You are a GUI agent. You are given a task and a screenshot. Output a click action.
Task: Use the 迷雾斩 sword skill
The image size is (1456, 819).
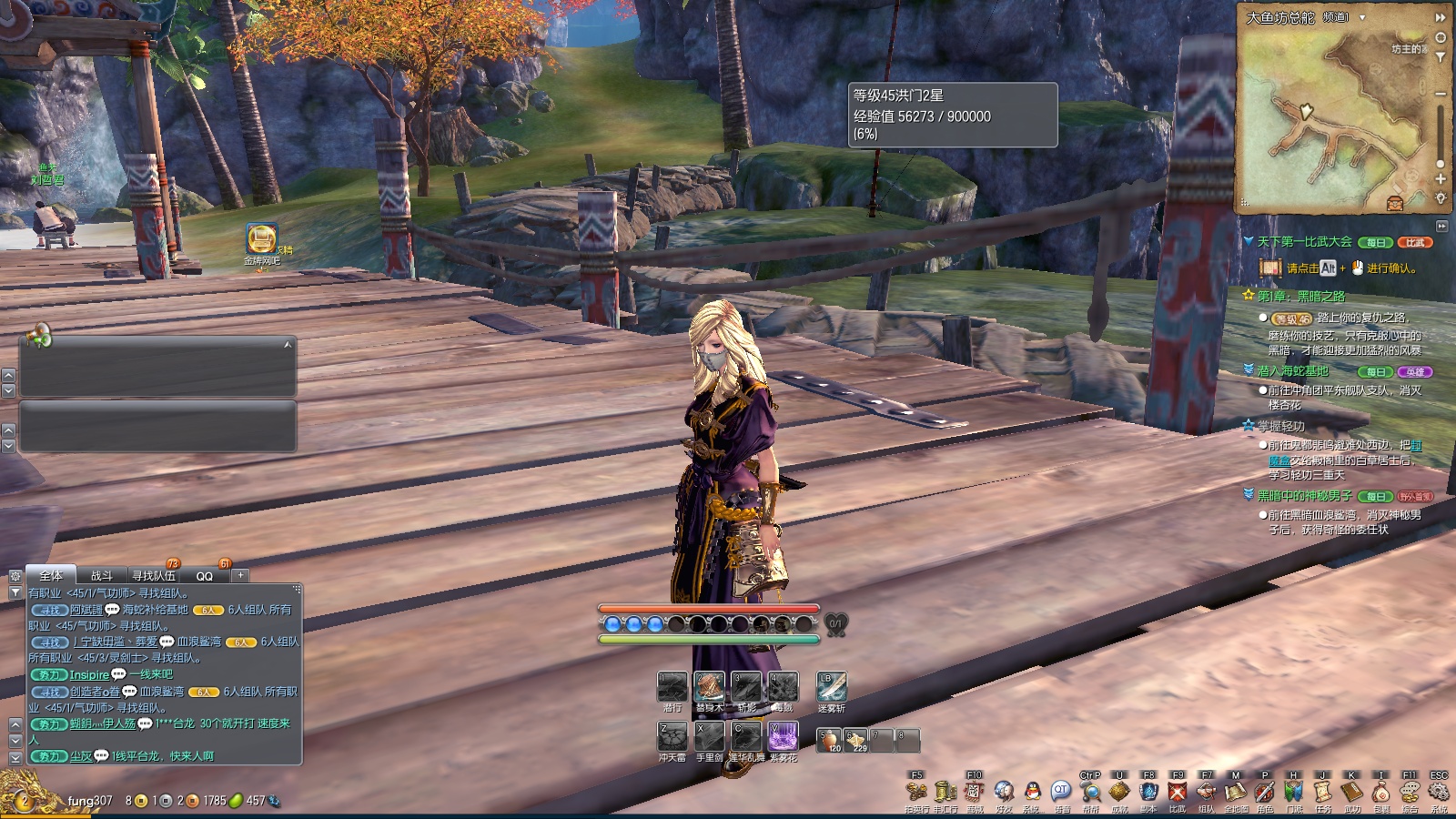pos(831,687)
